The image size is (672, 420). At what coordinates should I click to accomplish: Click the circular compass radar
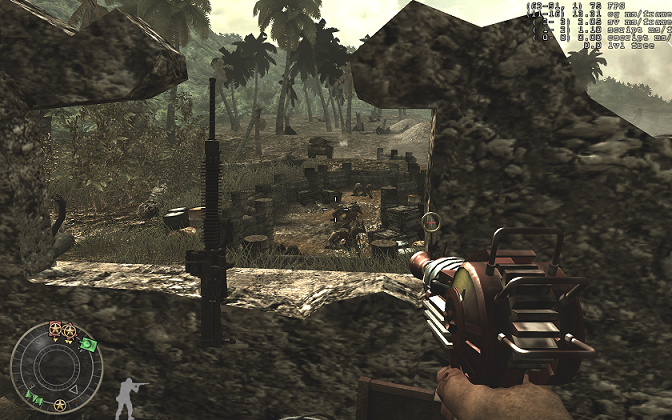coord(56,368)
